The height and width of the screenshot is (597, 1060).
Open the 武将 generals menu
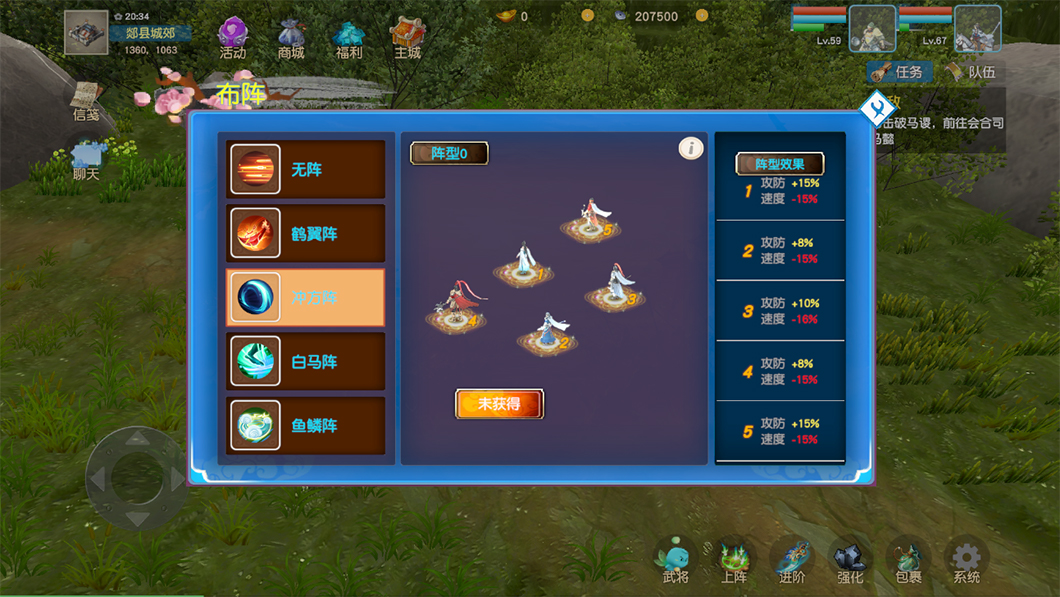[676, 561]
